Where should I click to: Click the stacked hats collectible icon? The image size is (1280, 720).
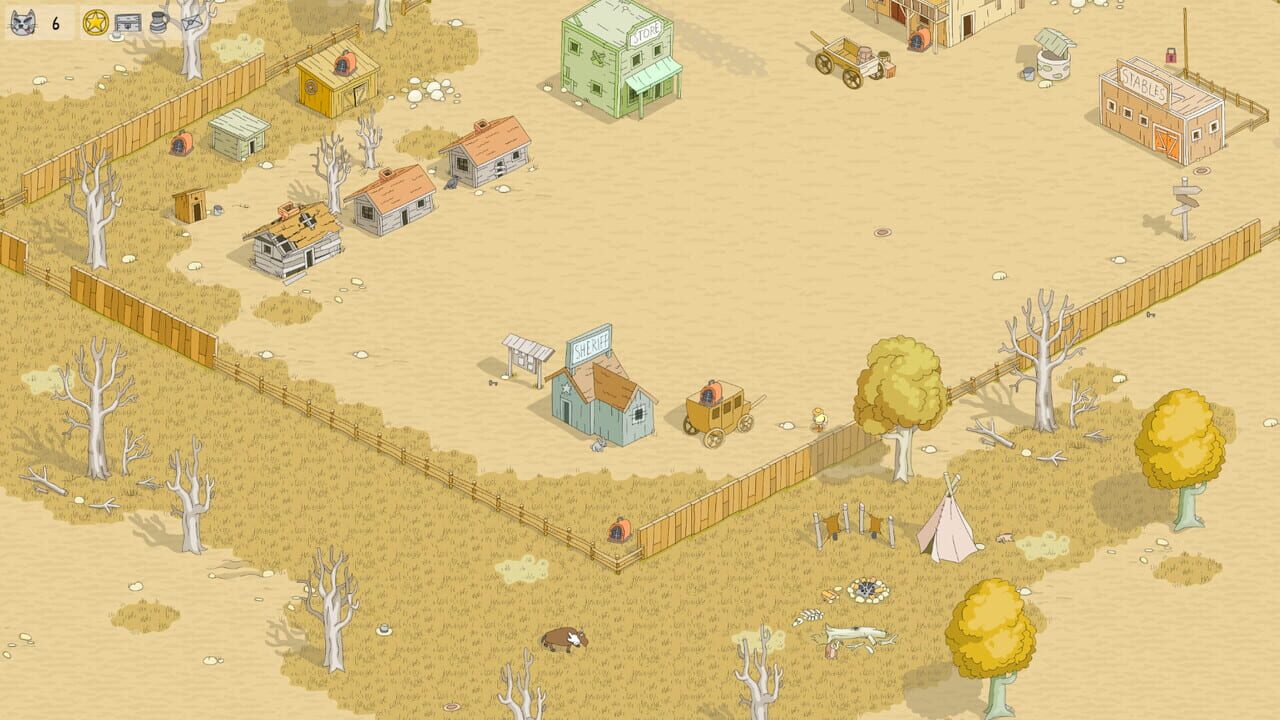point(157,23)
